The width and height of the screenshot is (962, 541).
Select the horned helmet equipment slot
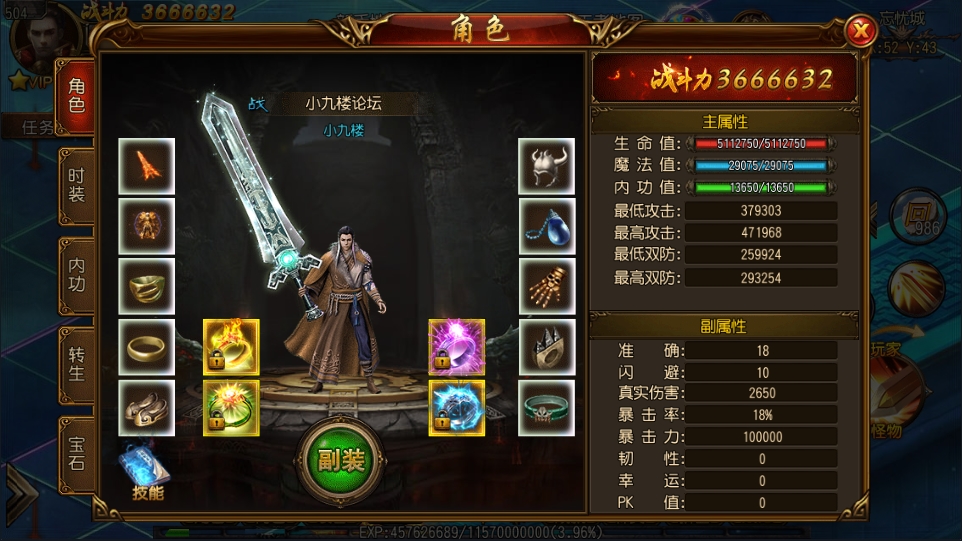coord(547,166)
